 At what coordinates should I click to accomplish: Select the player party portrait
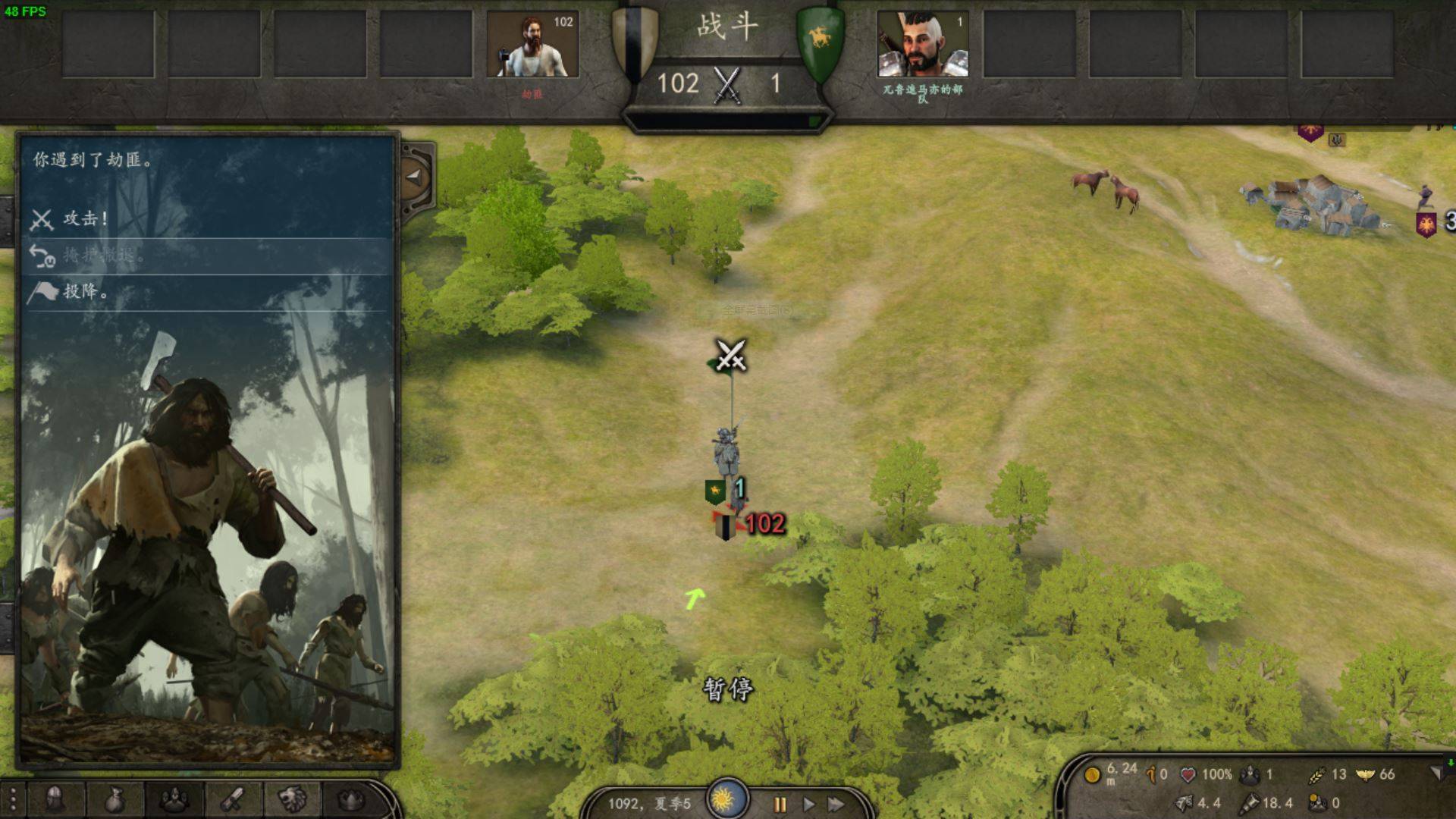[x=923, y=44]
